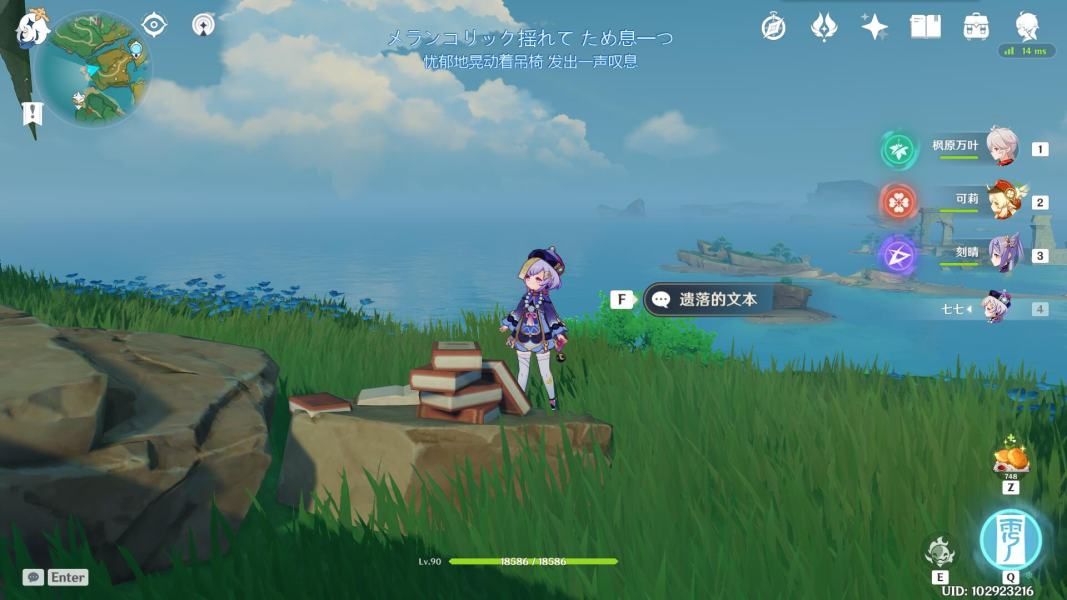This screenshot has width=1067, height=600.
Task: Open the character screen icon
Action: [x=1027, y=25]
